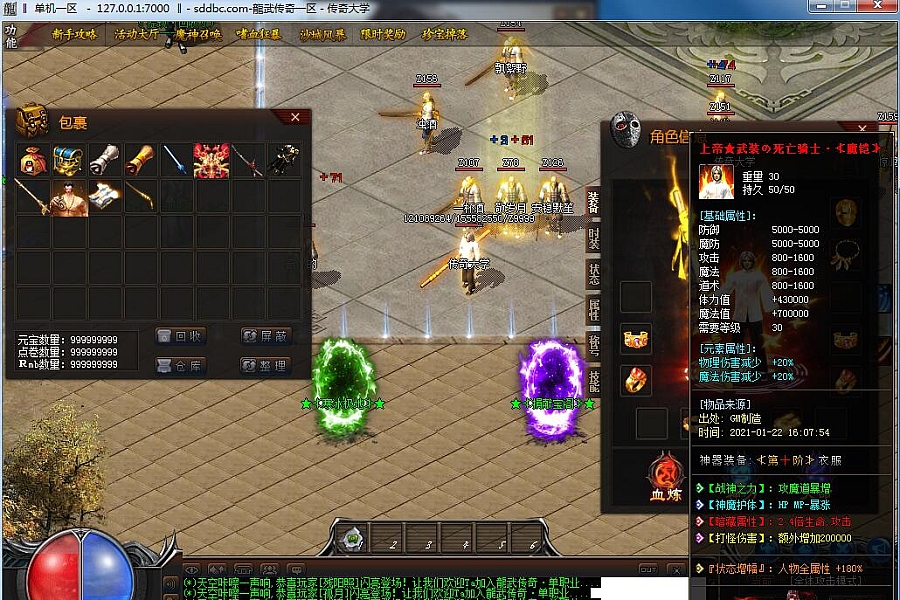Screen dimensions: 900x600
Task: Sort the bag with the 整理 button
Action: pyautogui.click(x=265, y=365)
